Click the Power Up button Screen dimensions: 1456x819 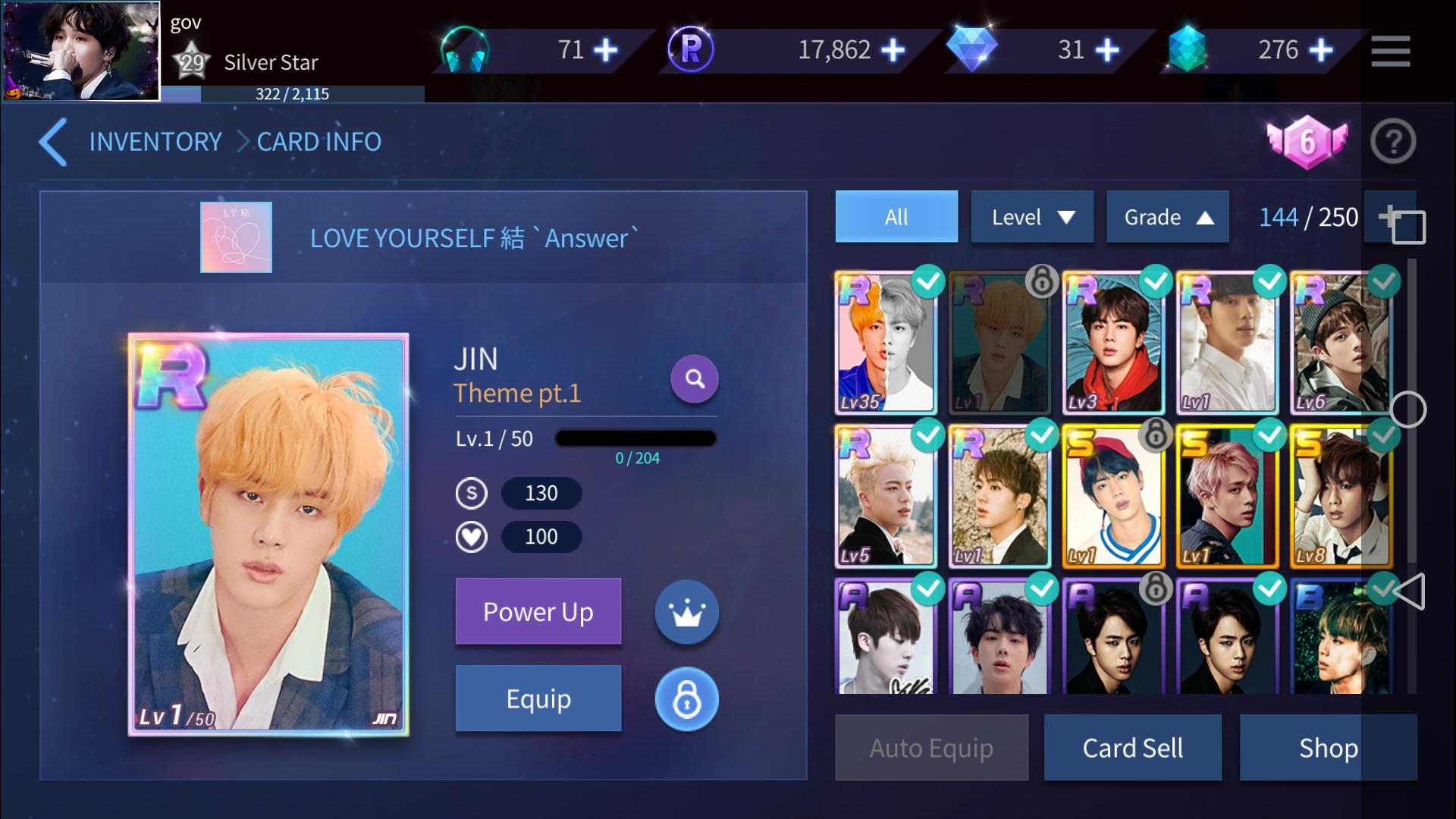point(538,611)
